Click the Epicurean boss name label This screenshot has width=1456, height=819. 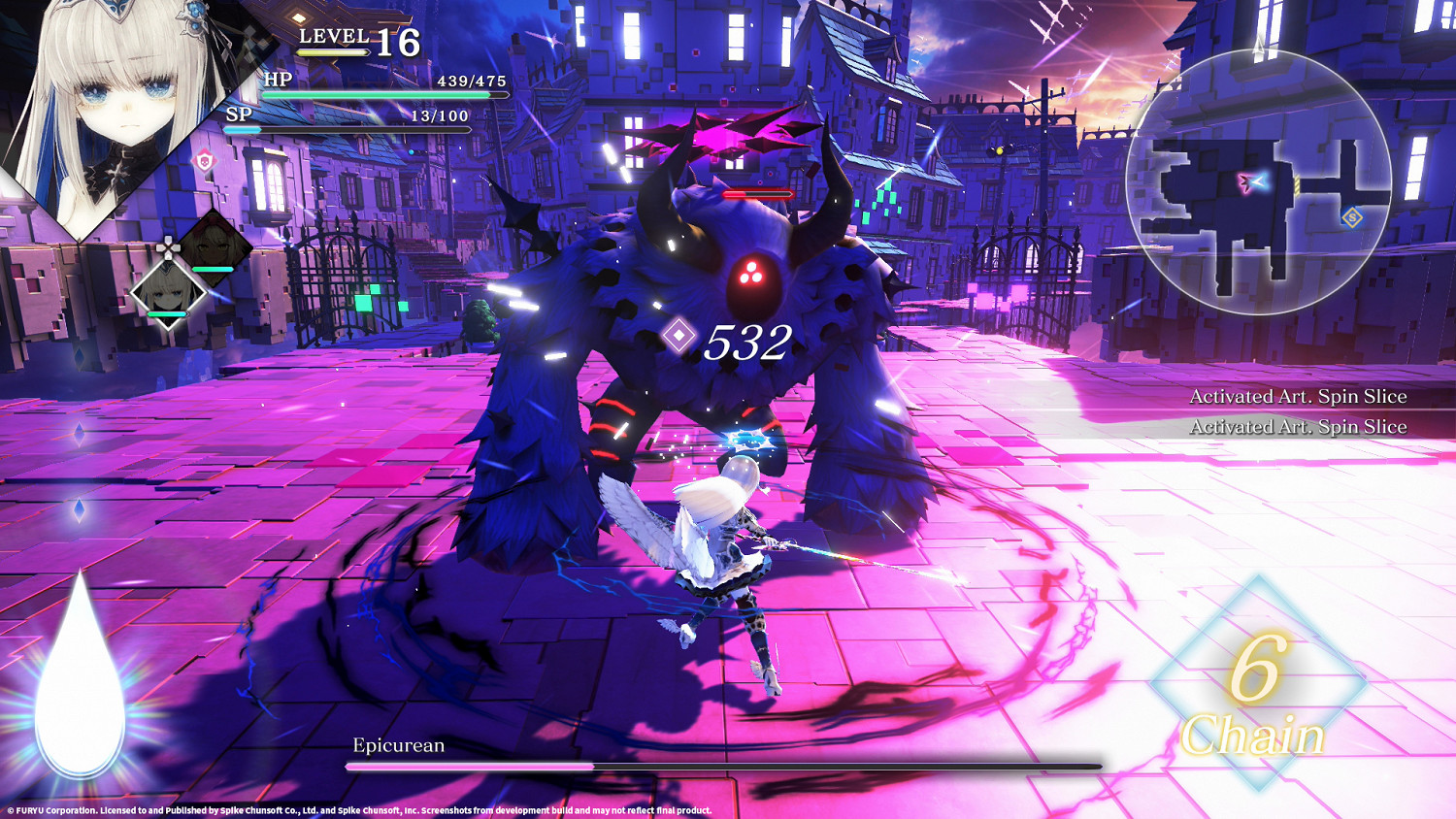[398, 745]
